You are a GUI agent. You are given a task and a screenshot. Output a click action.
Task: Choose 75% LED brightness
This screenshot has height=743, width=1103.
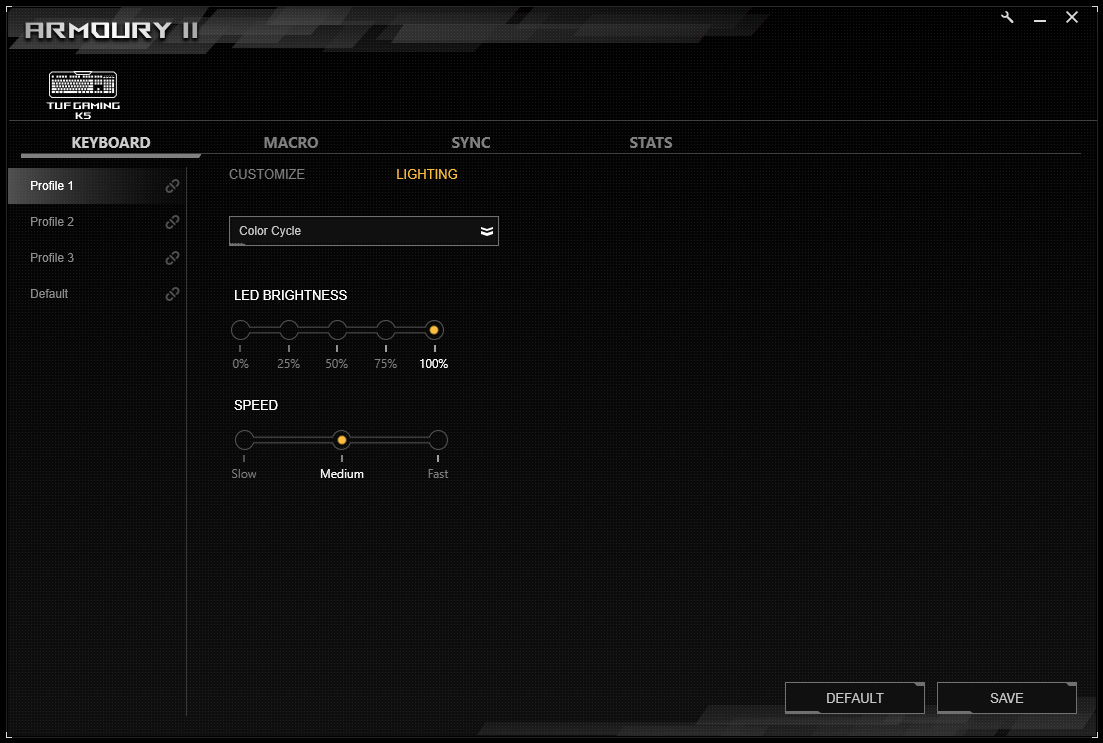tap(386, 330)
